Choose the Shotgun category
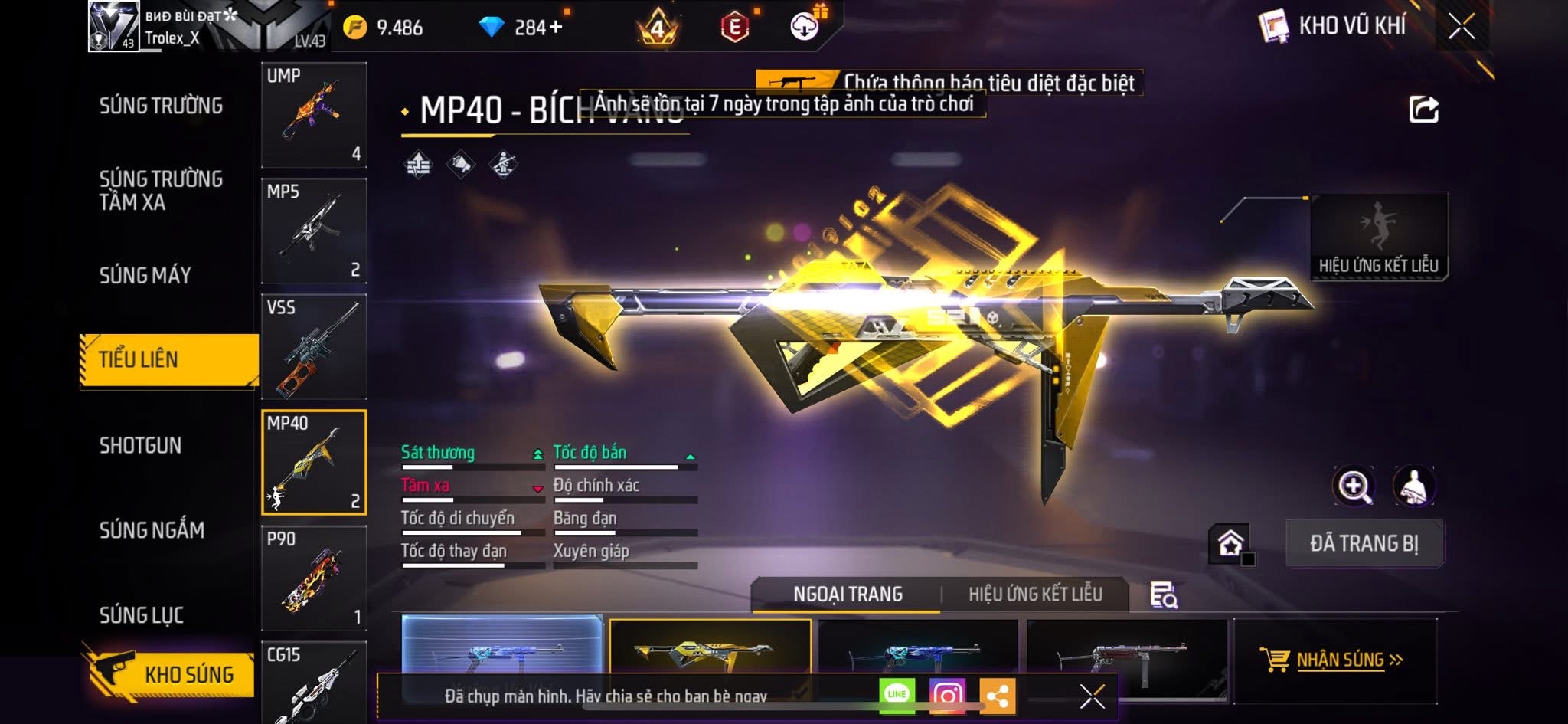1568x724 pixels. pyautogui.click(x=140, y=445)
